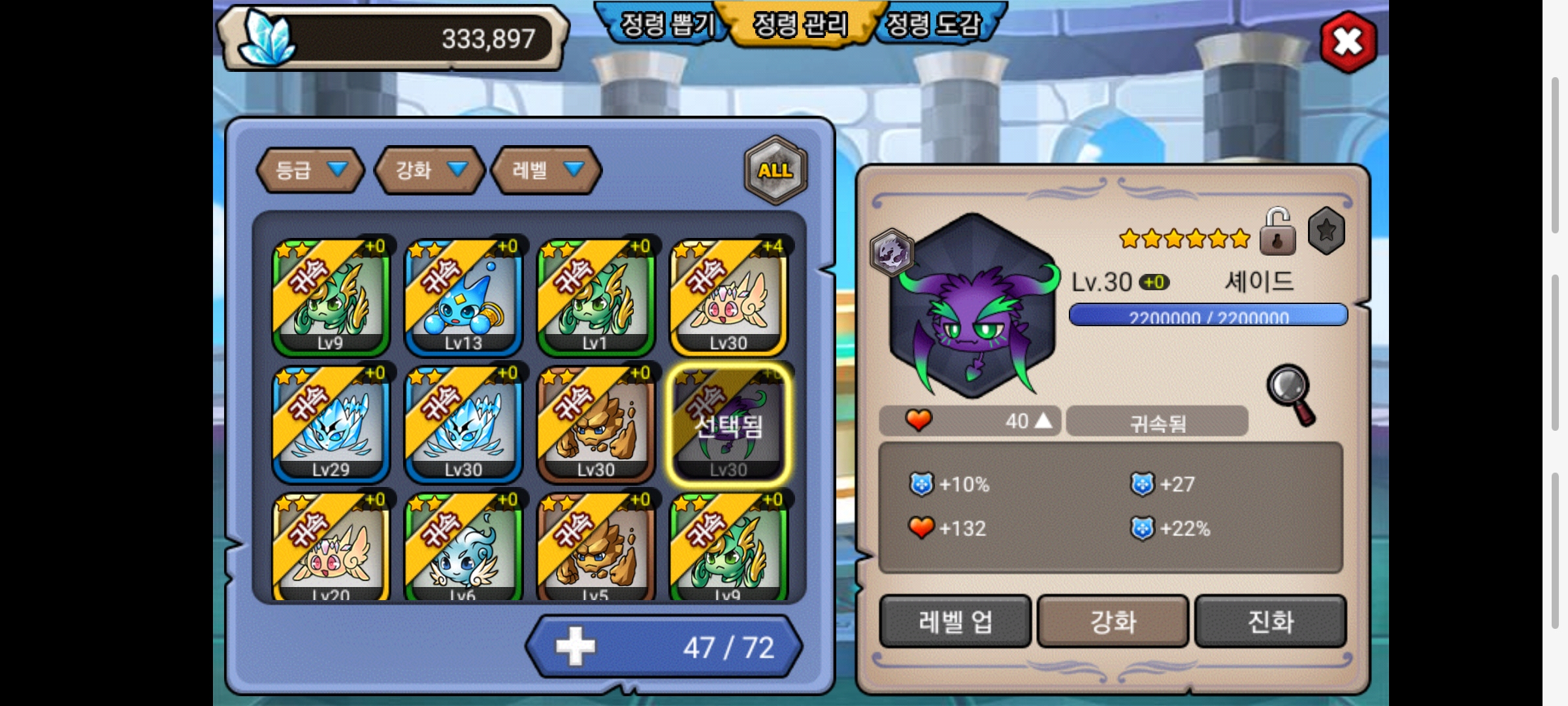Close the spirit management screen
This screenshot has height=706, width=1568.
pyautogui.click(x=1348, y=42)
